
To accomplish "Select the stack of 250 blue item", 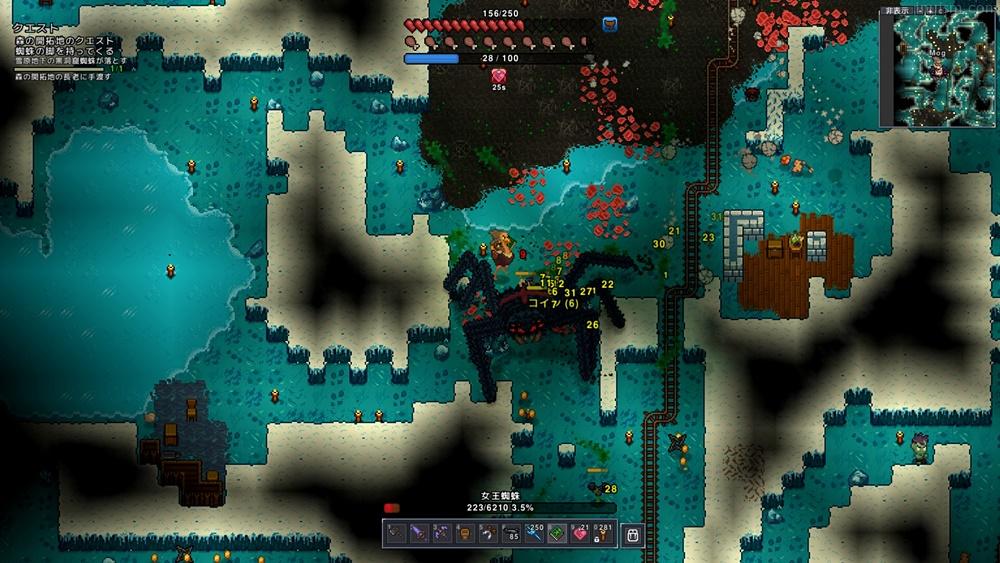I will coord(535,535).
